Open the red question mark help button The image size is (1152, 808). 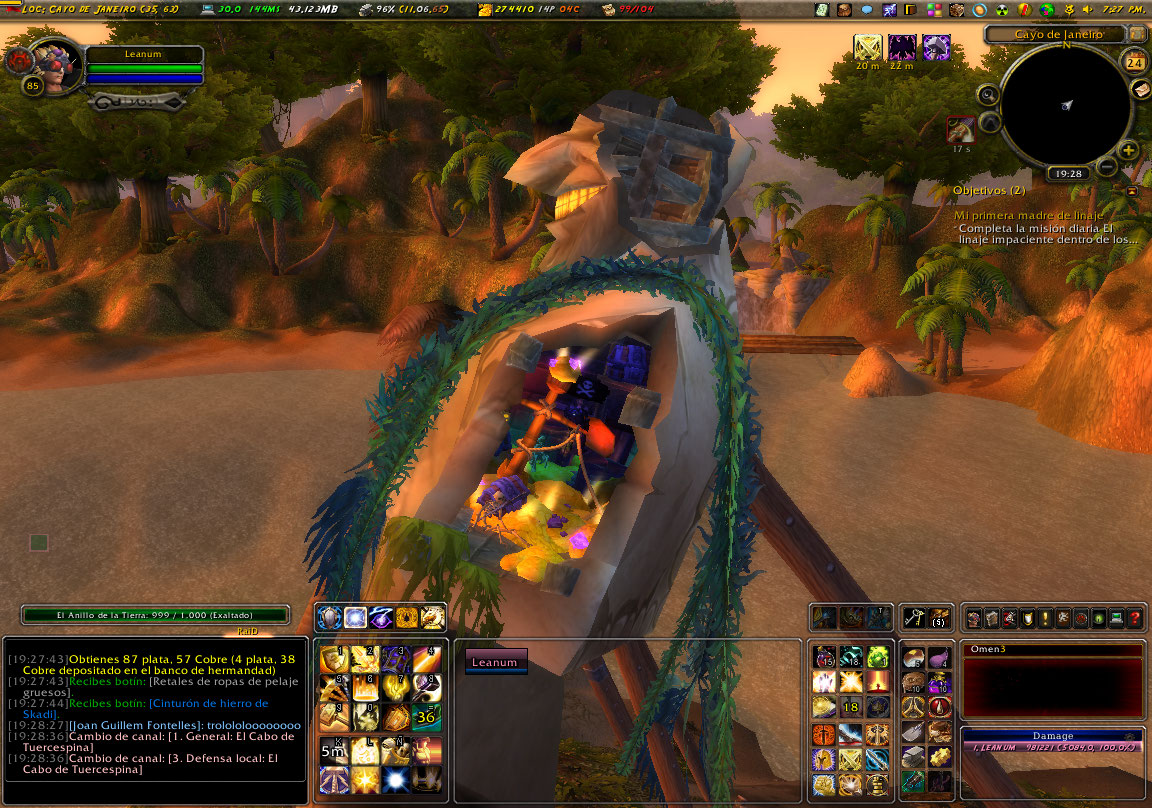[1135, 619]
